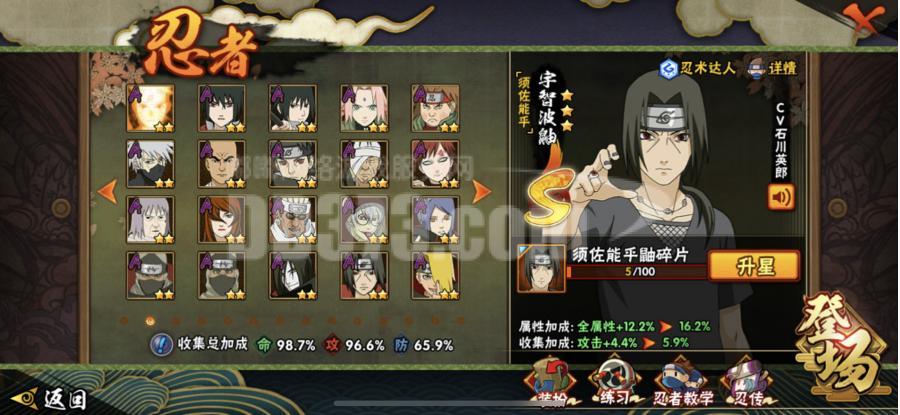Open the 忍者教学 ninja tutorial
The width and height of the screenshot is (900, 415).
click(x=683, y=383)
